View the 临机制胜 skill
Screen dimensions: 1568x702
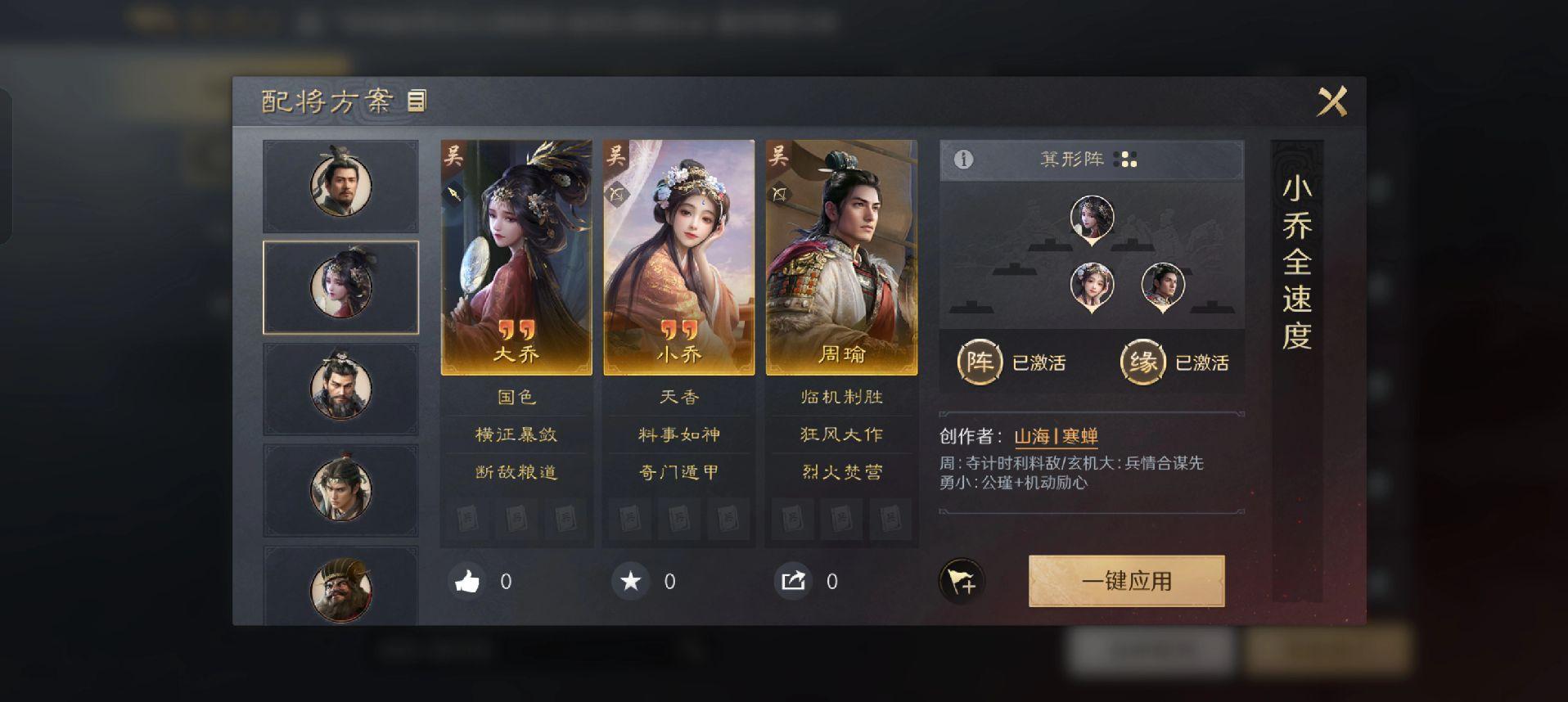(x=841, y=397)
